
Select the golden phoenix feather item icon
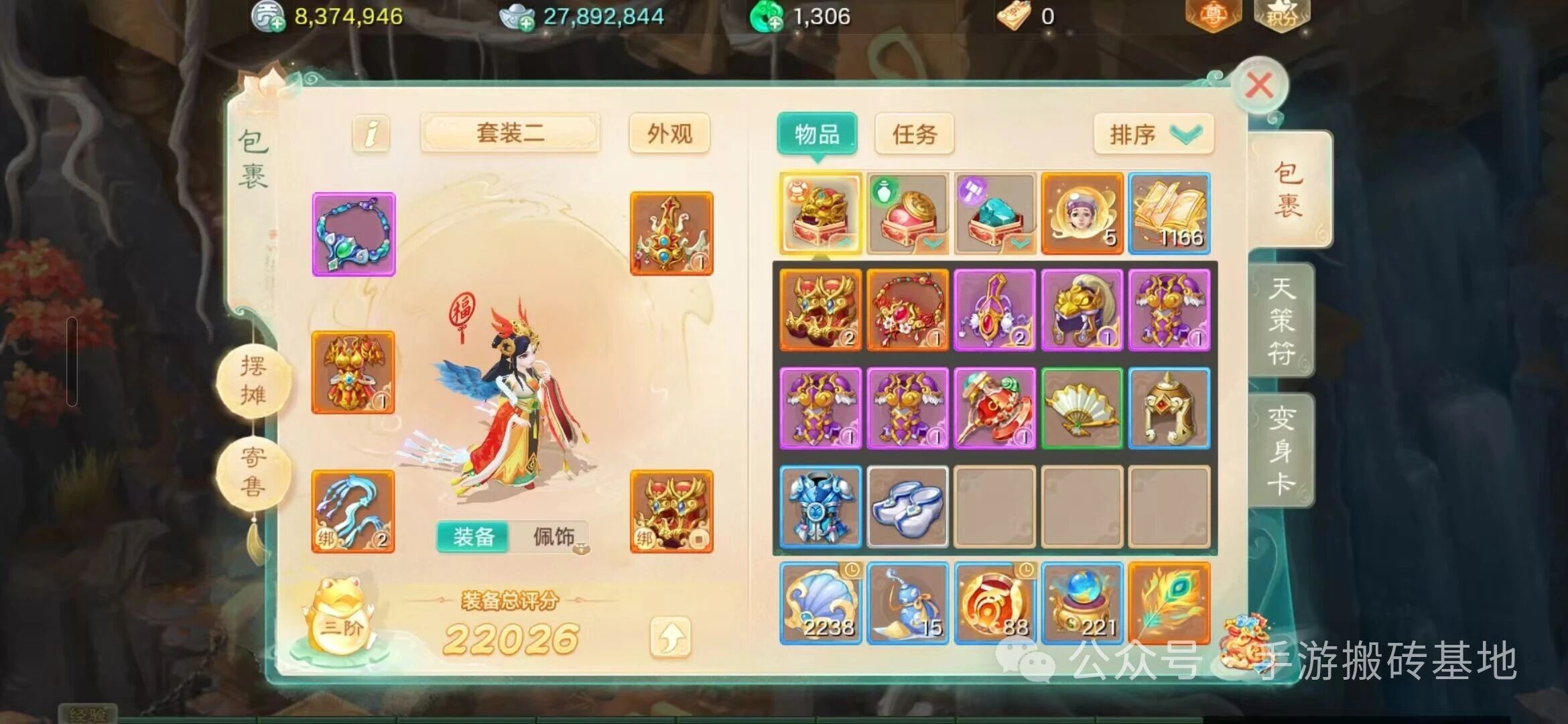pyautogui.click(x=1169, y=602)
